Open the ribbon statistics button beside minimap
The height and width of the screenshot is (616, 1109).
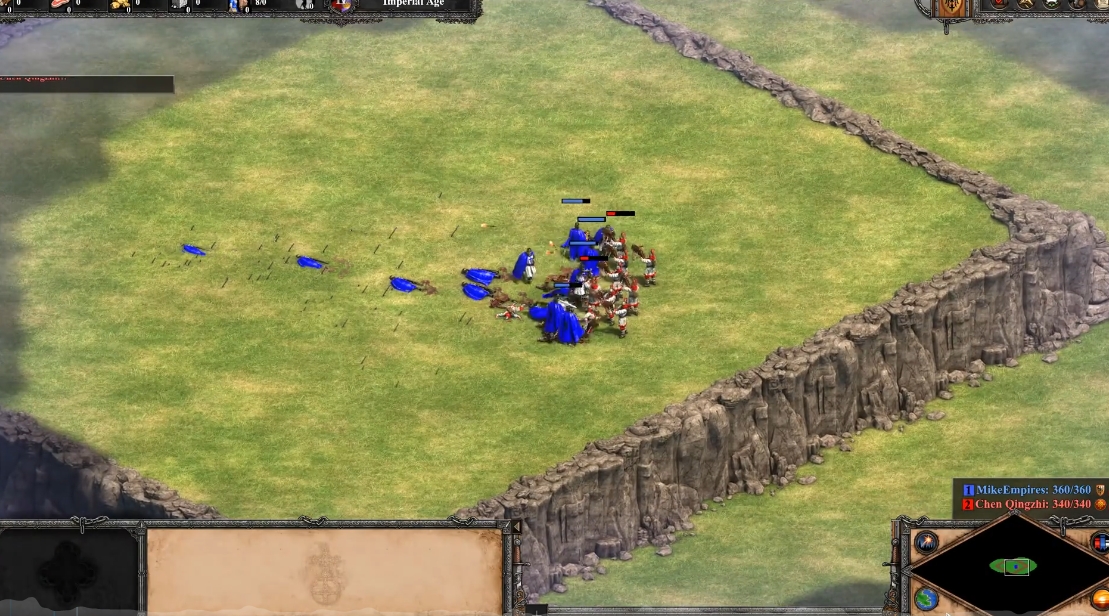point(1100,543)
